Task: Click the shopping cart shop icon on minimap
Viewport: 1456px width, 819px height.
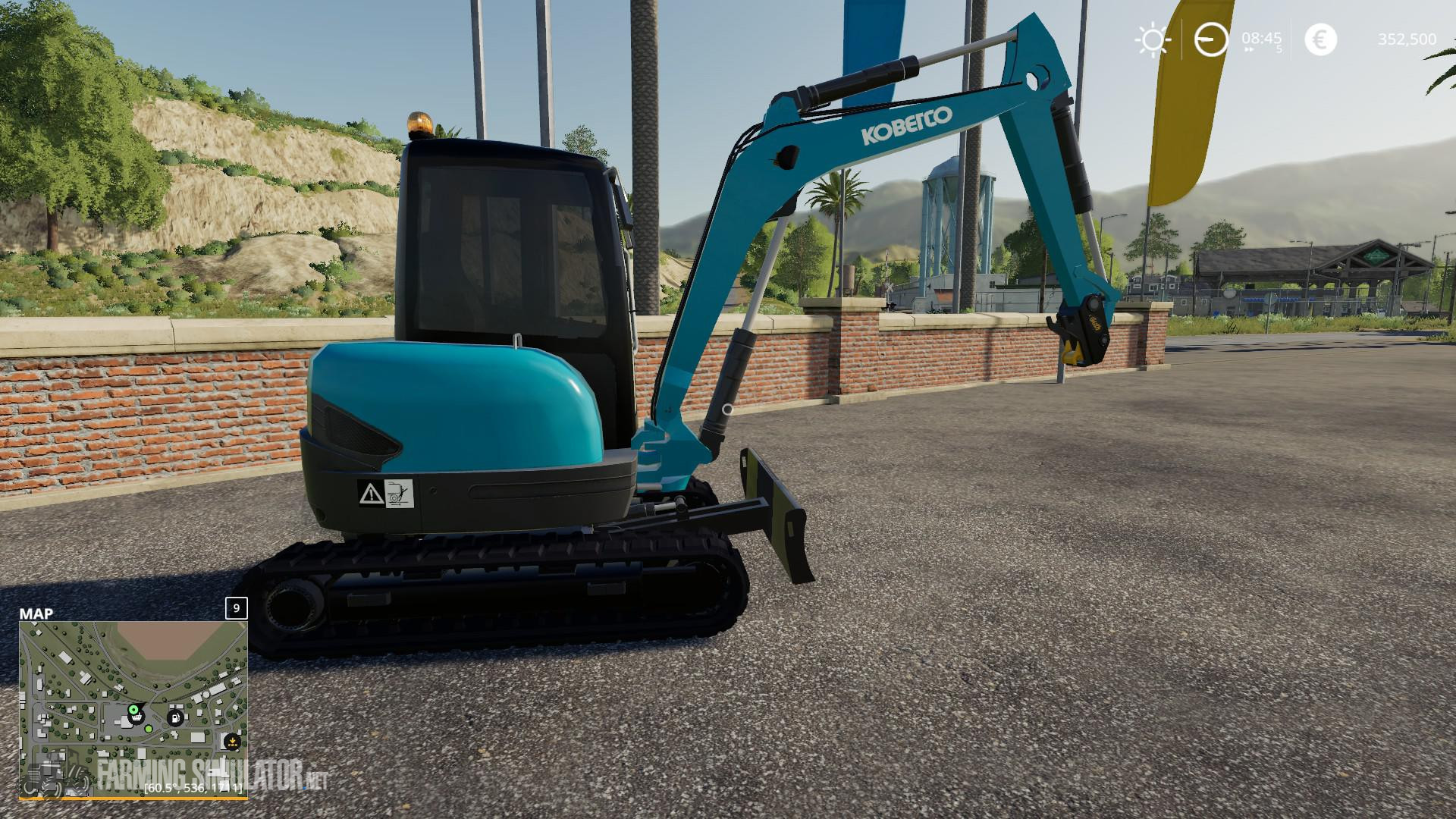Action: pyautogui.click(x=137, y=717)
